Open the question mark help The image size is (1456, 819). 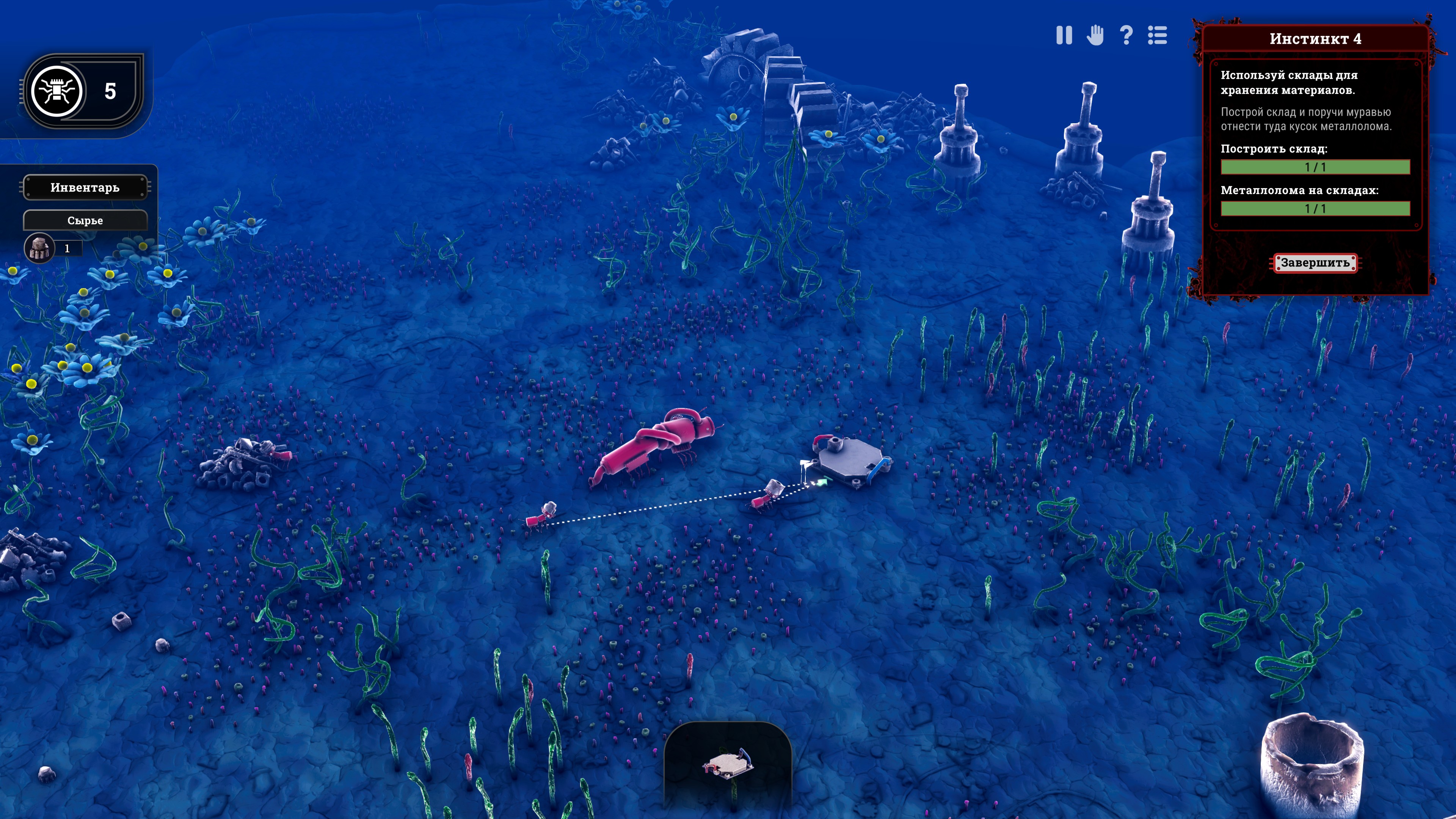coord(1126,36)
